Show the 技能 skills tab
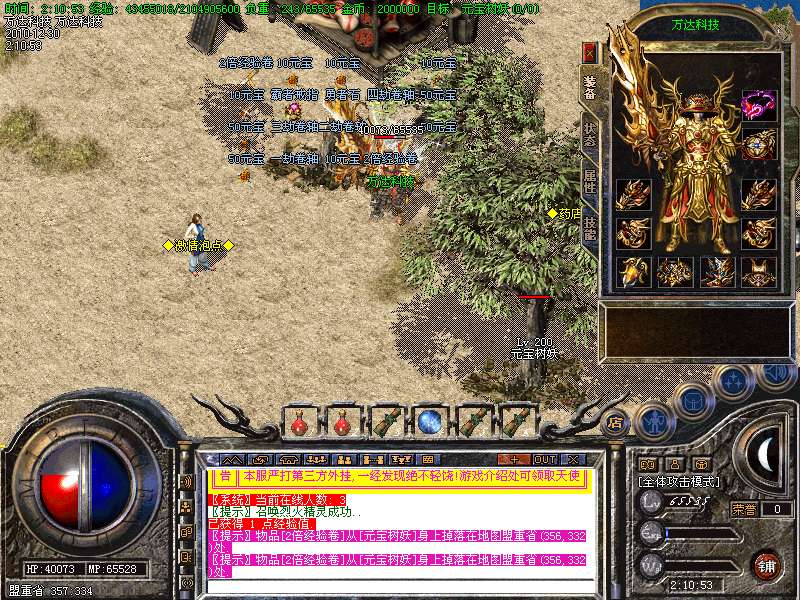The height and width of the screenshot is (600, 800). (x=590, y=226)
